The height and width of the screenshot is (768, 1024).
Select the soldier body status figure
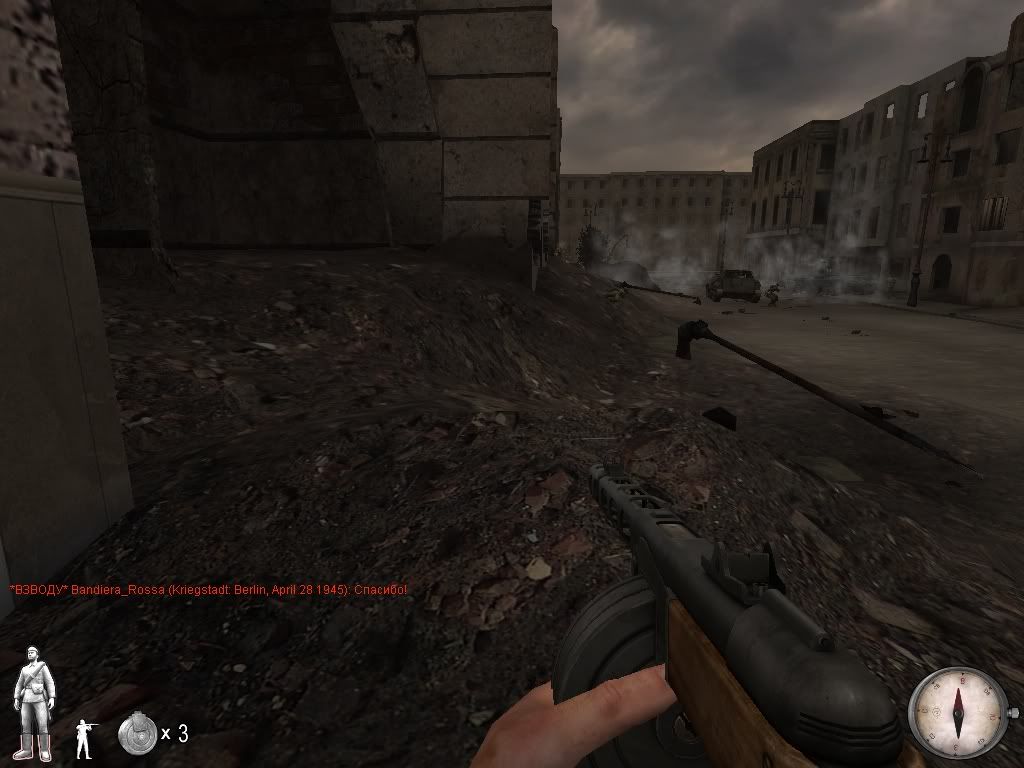tap(33, 703)
